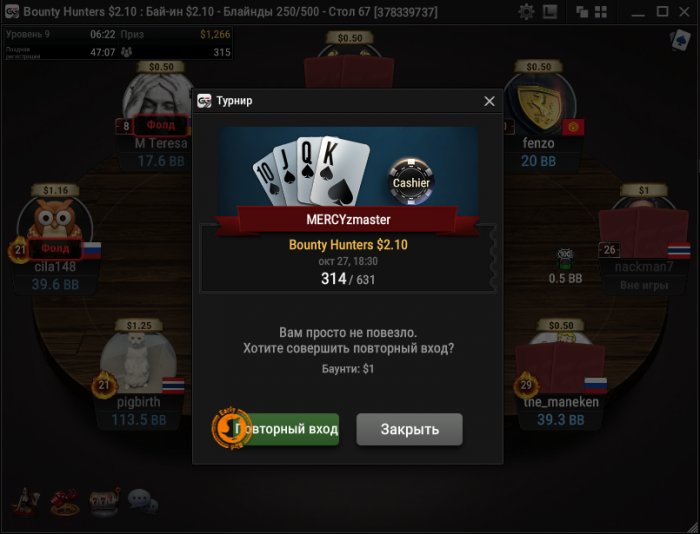700x534 pixels.
Task: Launch the 777 slot machine game
Action: (x=104, y=498)
